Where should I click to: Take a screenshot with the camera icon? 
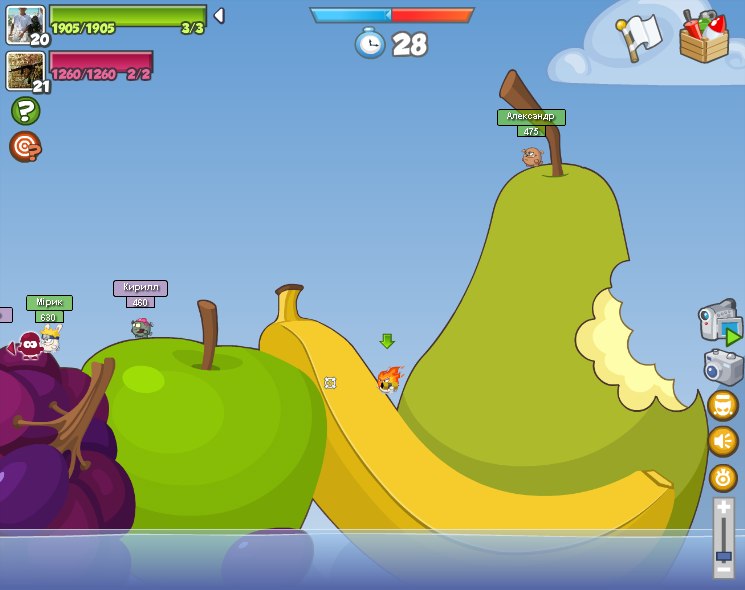(723, 367)
